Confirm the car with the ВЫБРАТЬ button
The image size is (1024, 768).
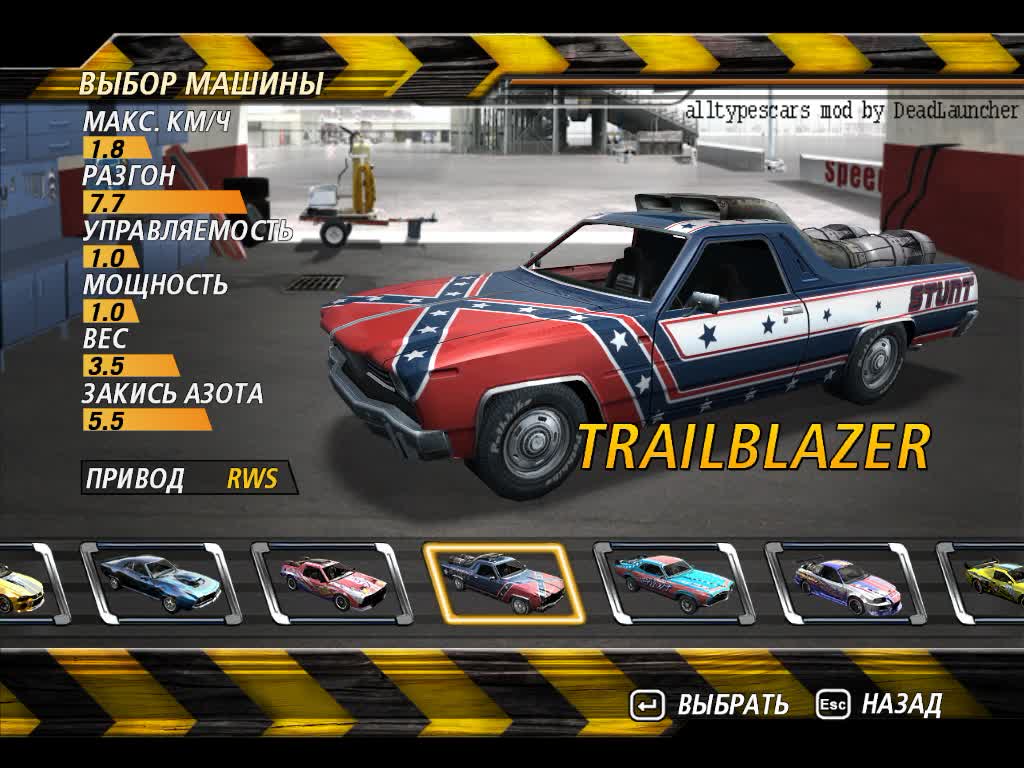pyautogui.click(x=710, y=704)
